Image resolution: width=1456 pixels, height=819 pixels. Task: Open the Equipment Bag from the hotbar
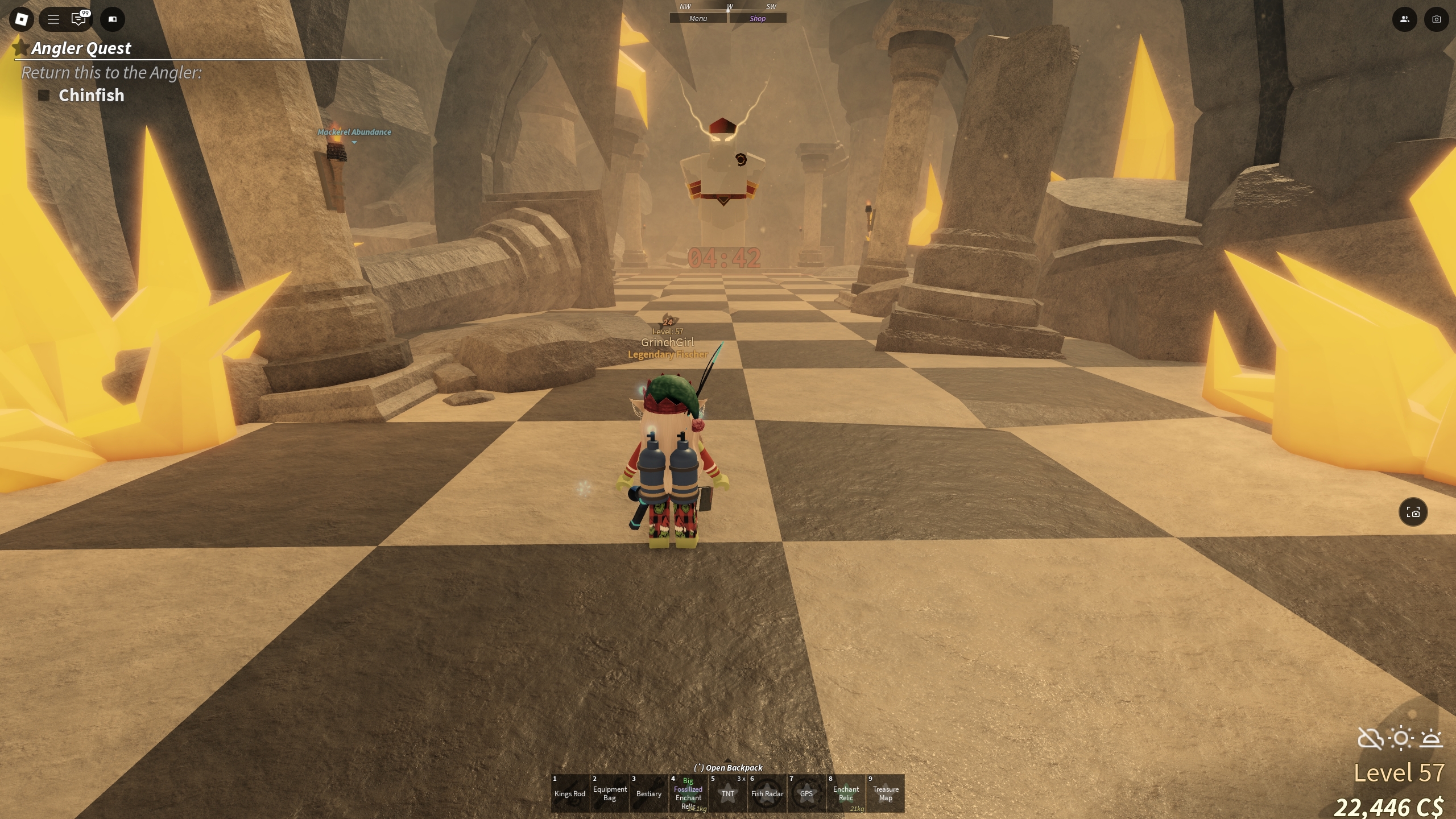610,793
